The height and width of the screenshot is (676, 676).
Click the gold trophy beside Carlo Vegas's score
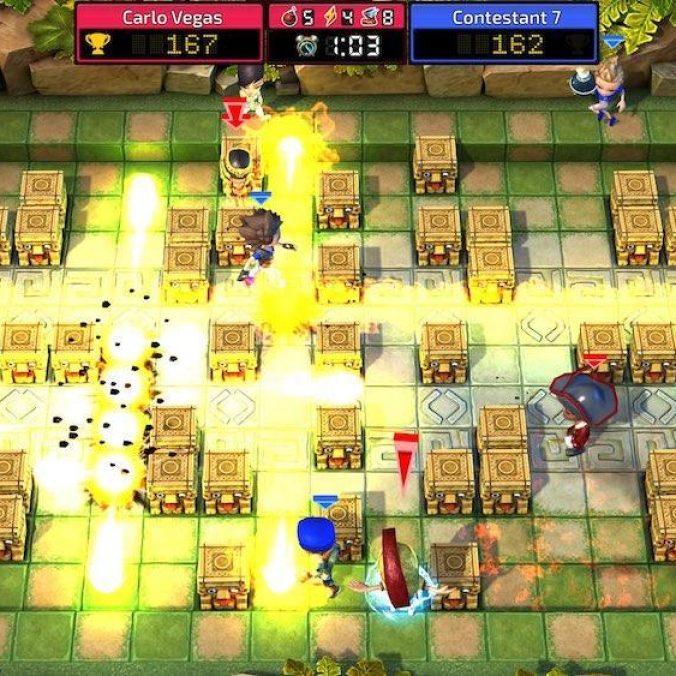tap(96, 45)
